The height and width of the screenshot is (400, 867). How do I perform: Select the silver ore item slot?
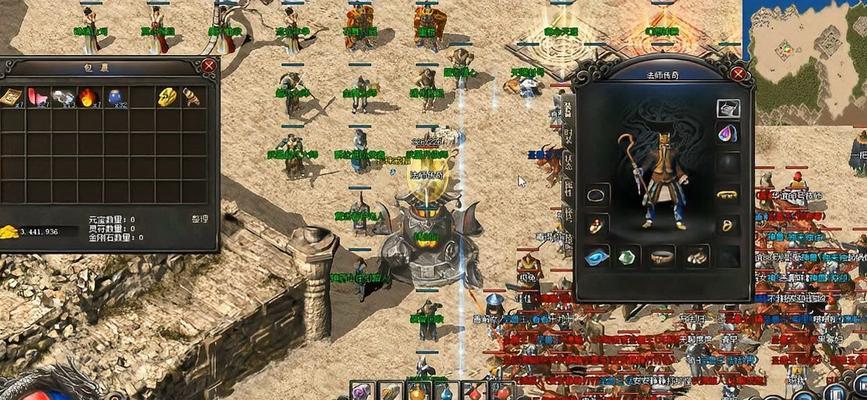click(x=63, y=97)
